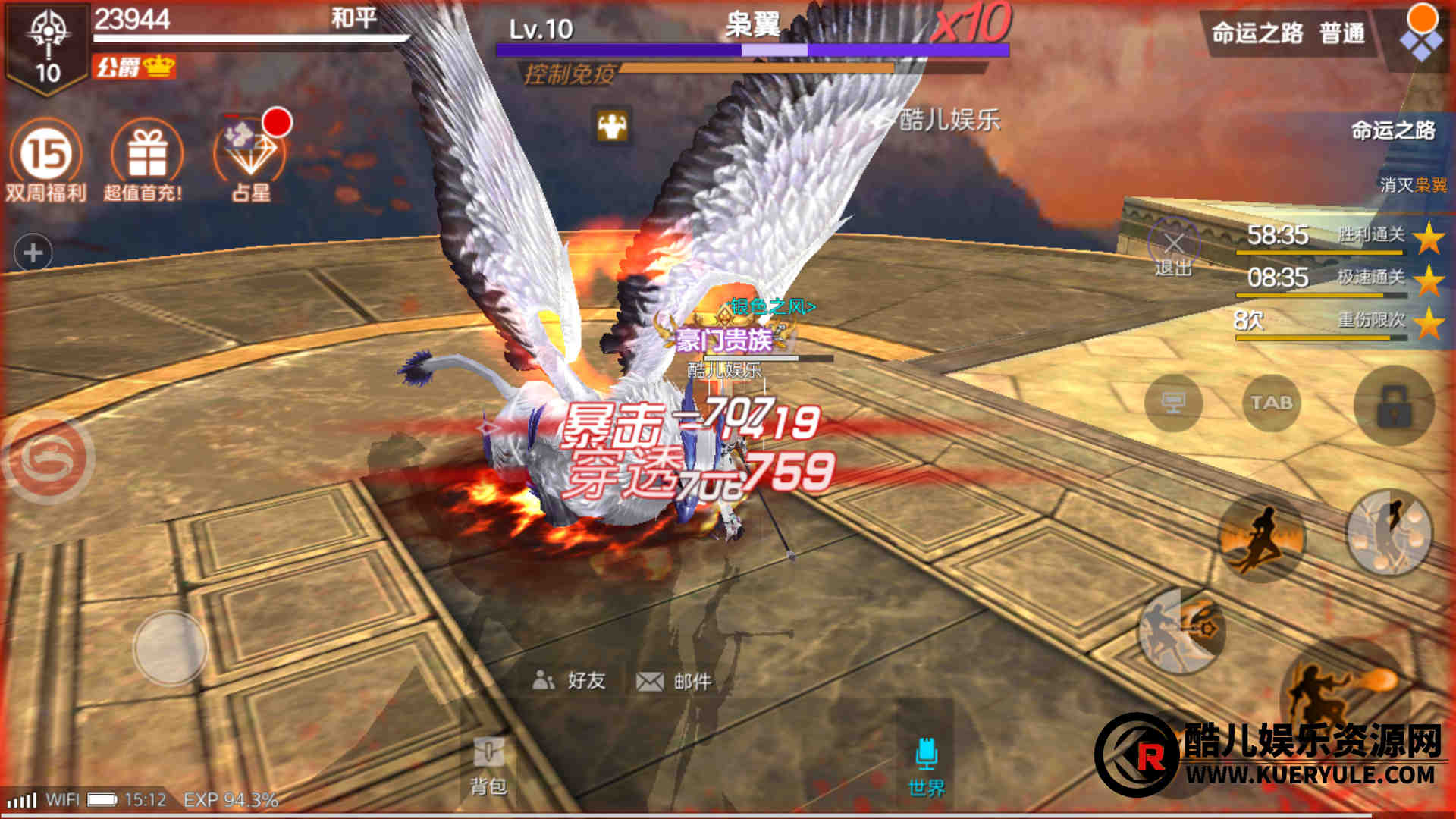Select the world chat 世界 channel
Viewport: 1456px width, 819px height.
(927, 766)
